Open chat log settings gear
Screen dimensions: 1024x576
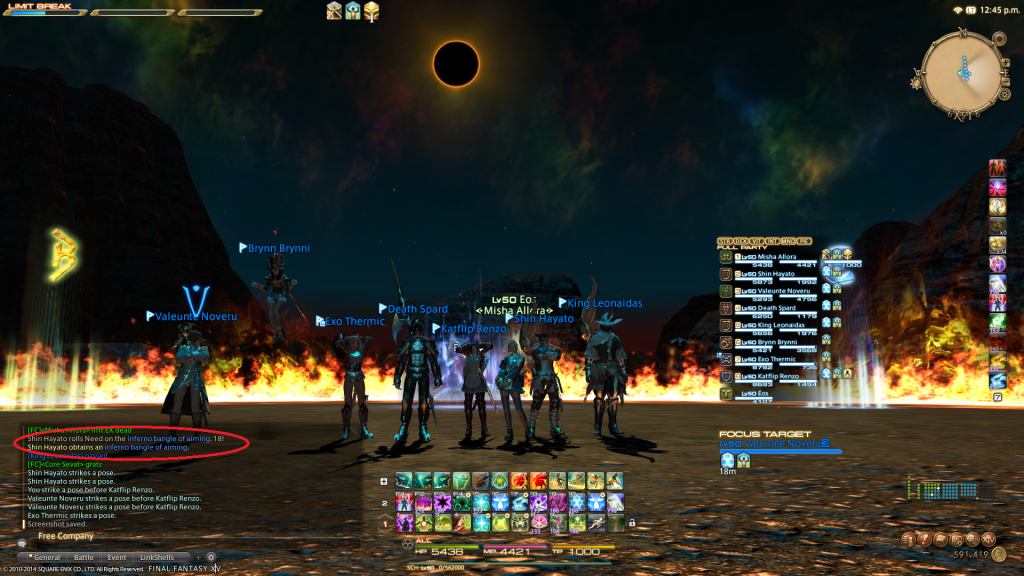click(211, 557)
